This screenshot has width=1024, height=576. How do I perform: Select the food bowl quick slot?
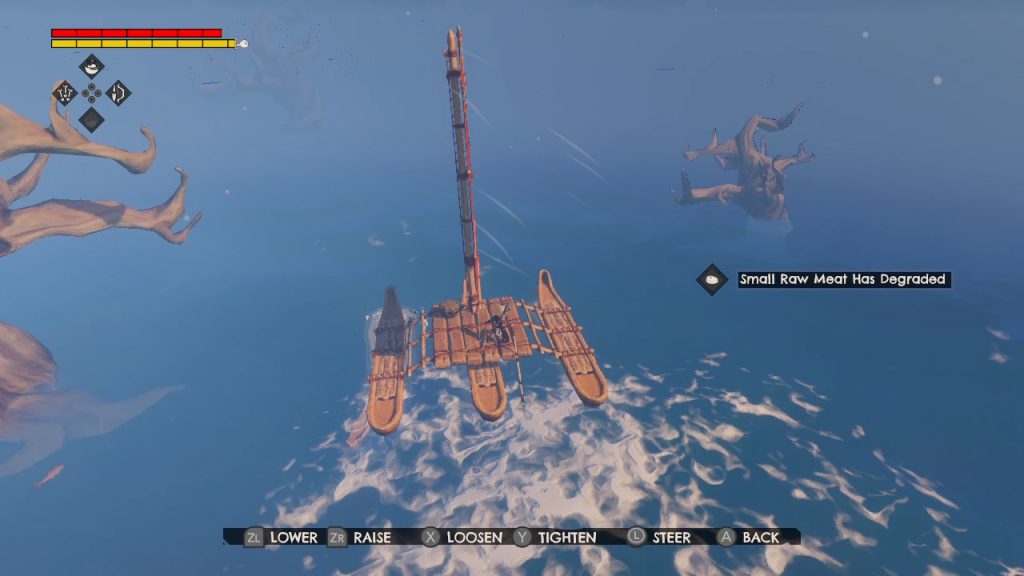coord(91,68)
